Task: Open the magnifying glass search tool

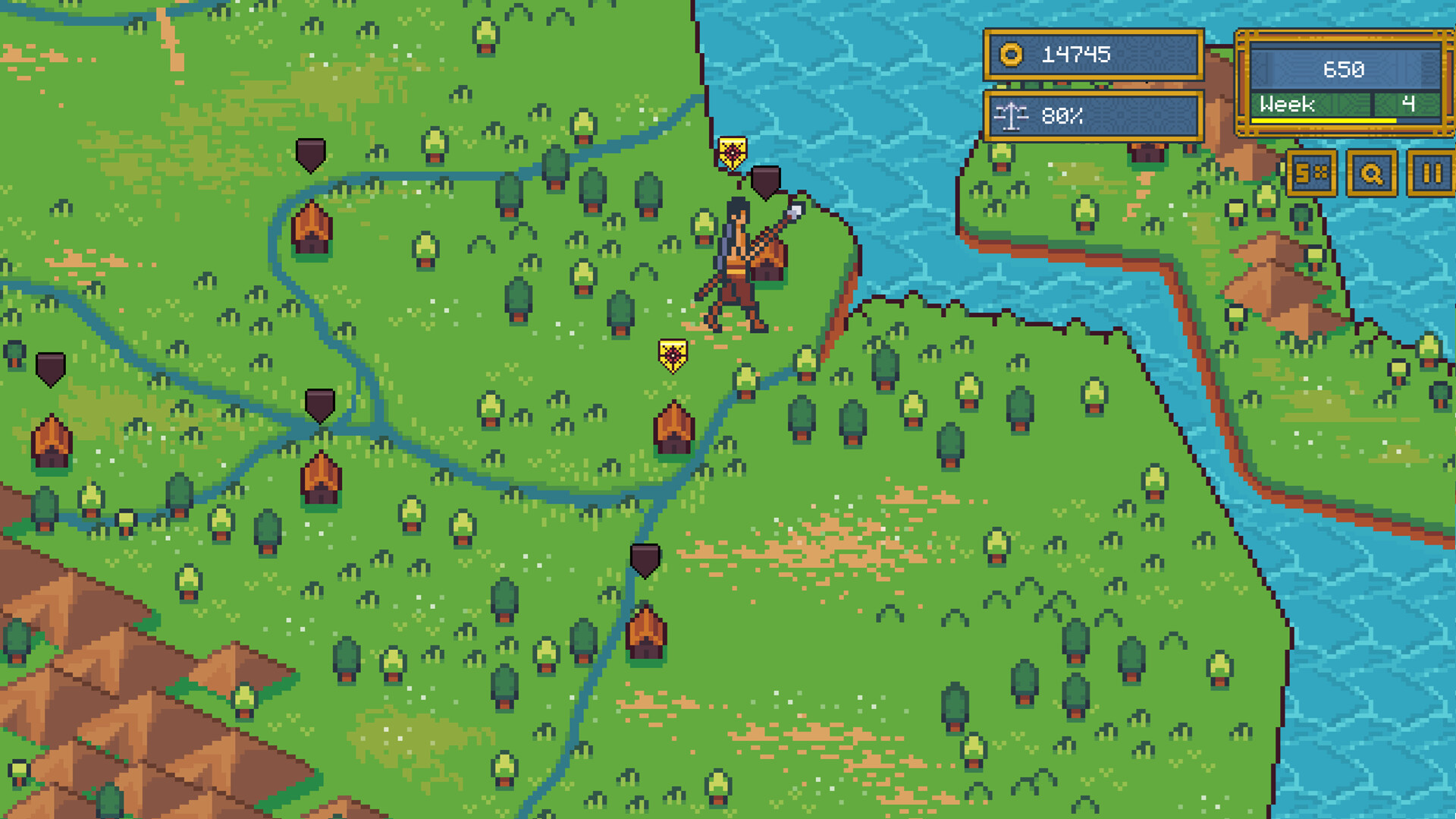Action: click(1370, 173)
